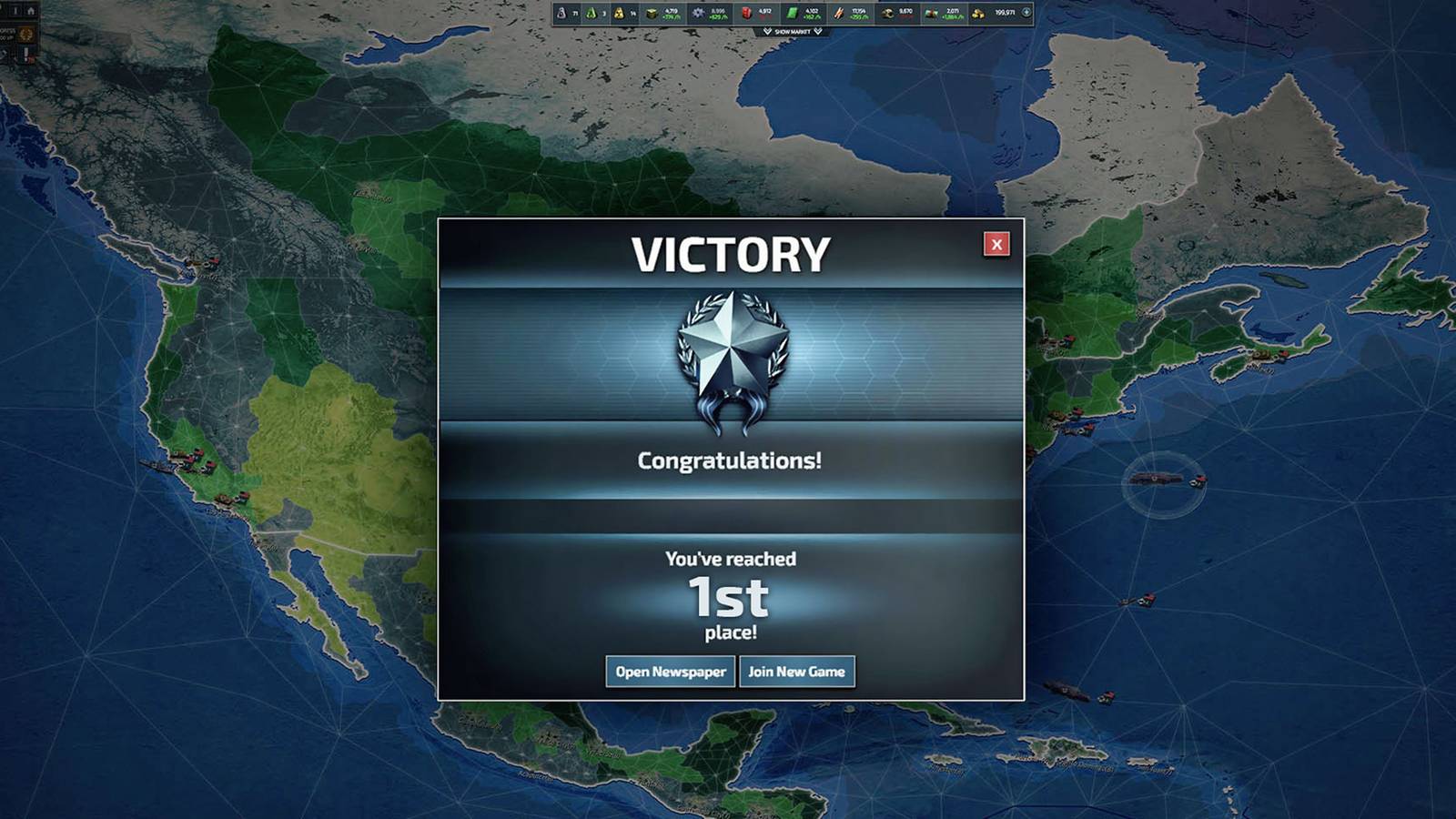This screenshot has height=819, width=1456.
Task: Open the newspaper info icon top-left
Action: tap(16, 11)
